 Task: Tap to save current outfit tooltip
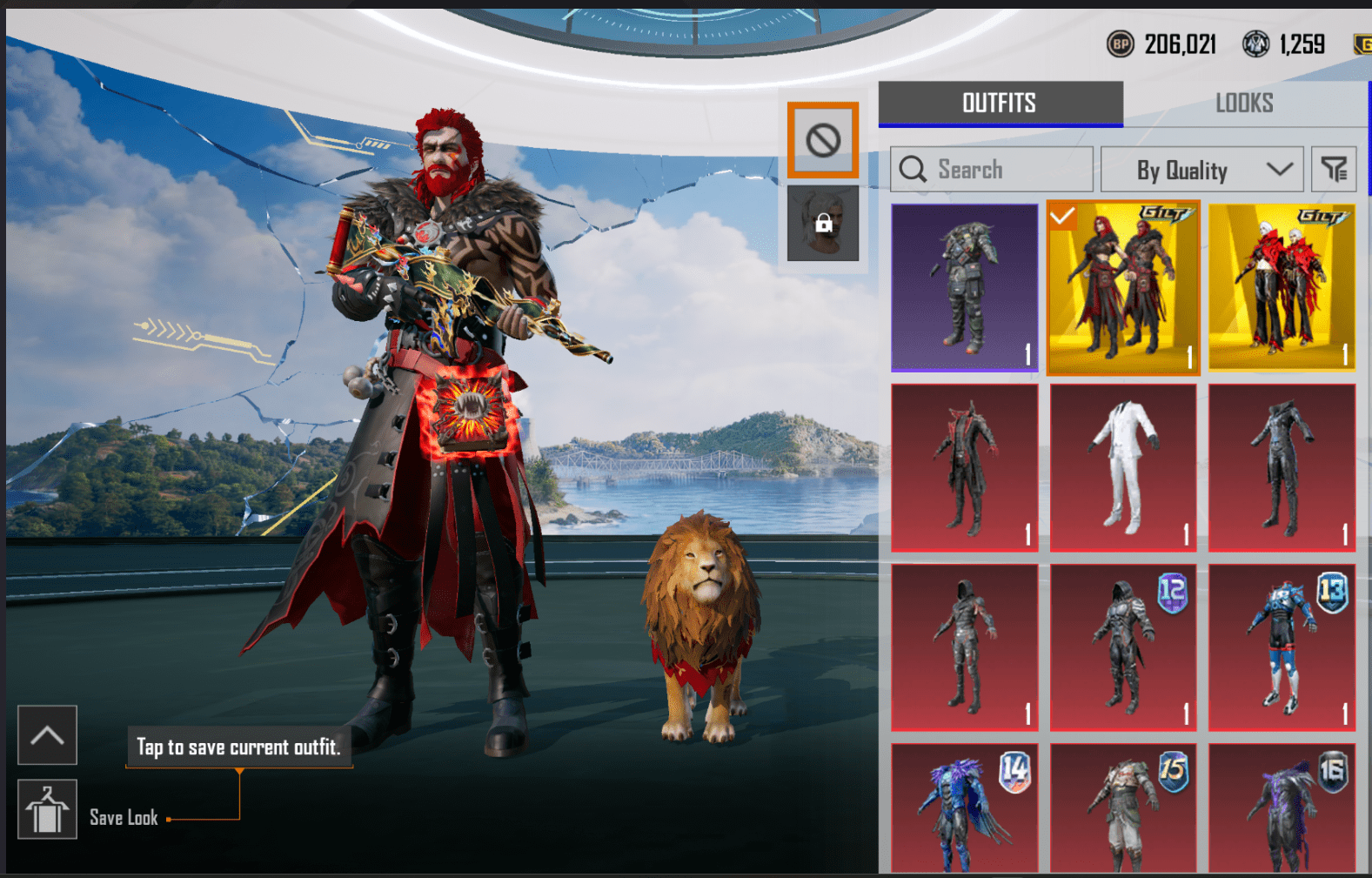(238, 747)
